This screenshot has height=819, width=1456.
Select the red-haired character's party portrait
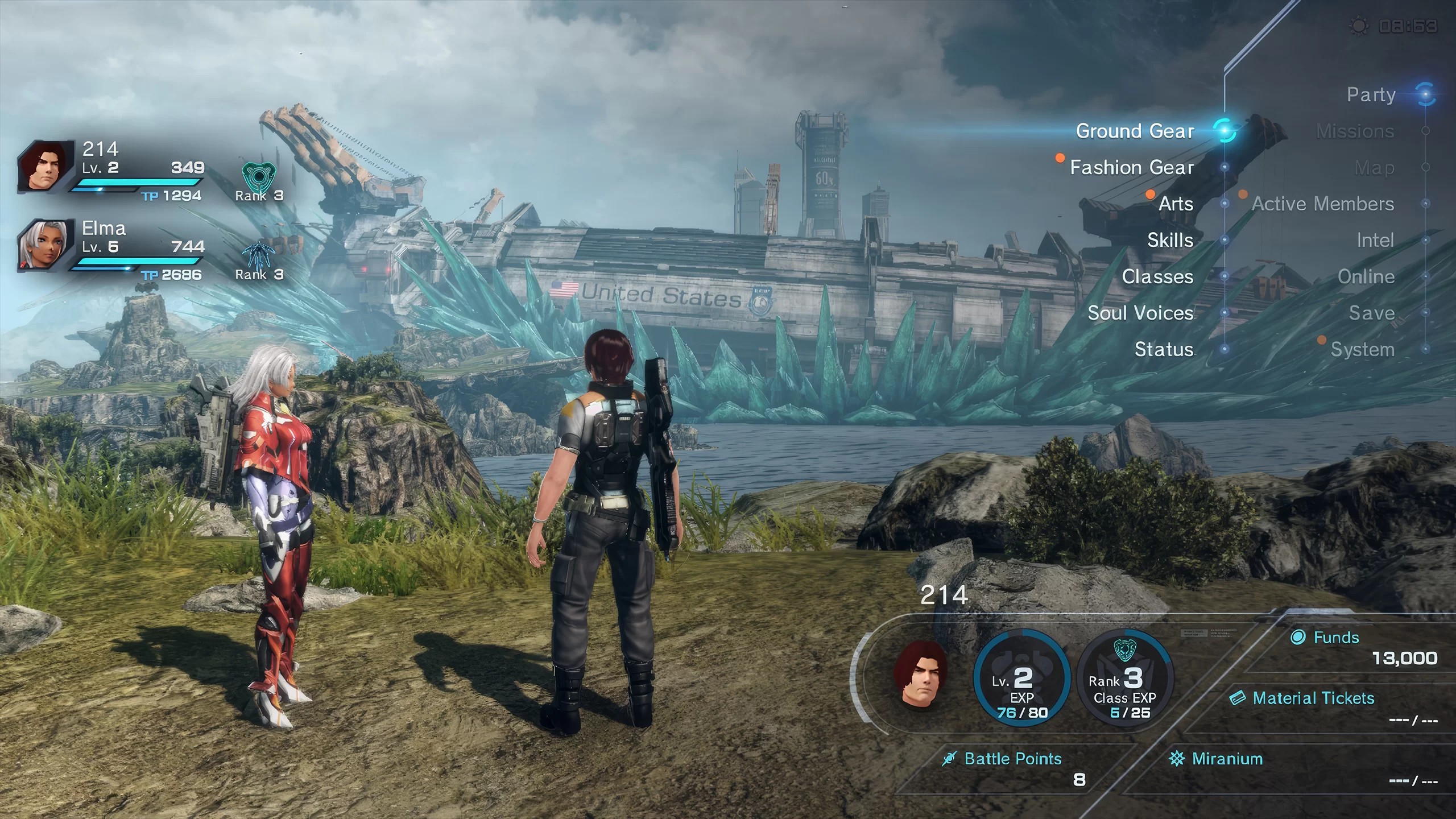pos(45,166)
